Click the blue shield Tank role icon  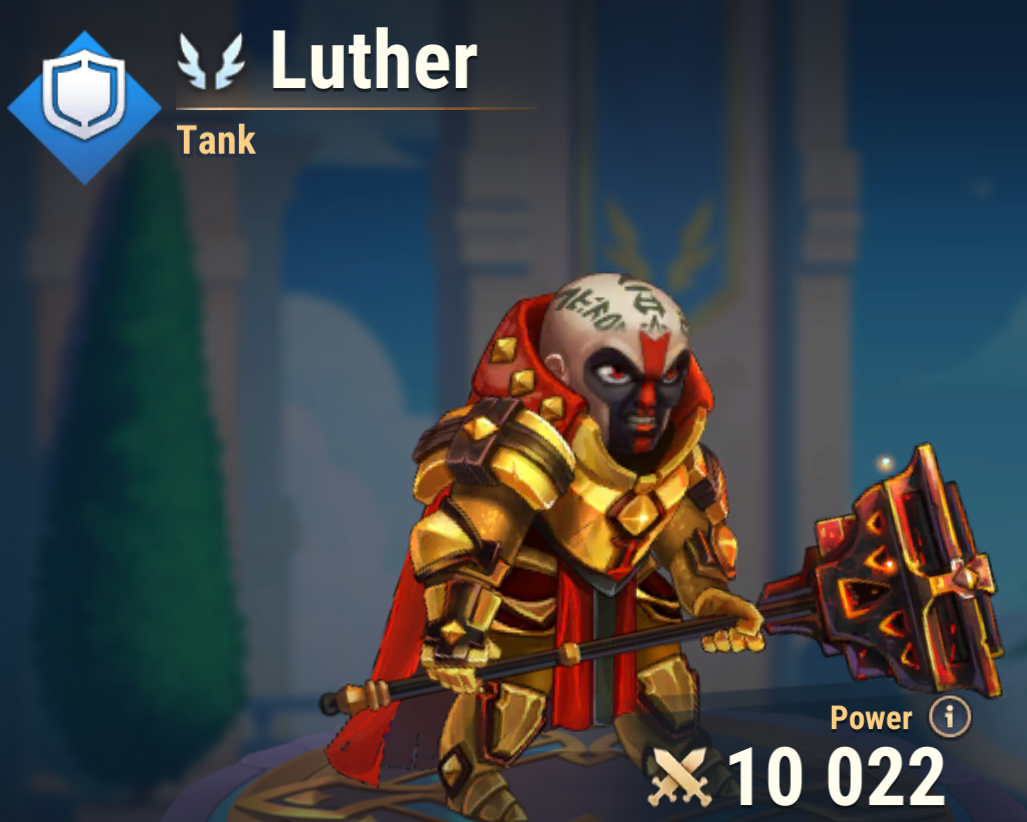[86, 106]
